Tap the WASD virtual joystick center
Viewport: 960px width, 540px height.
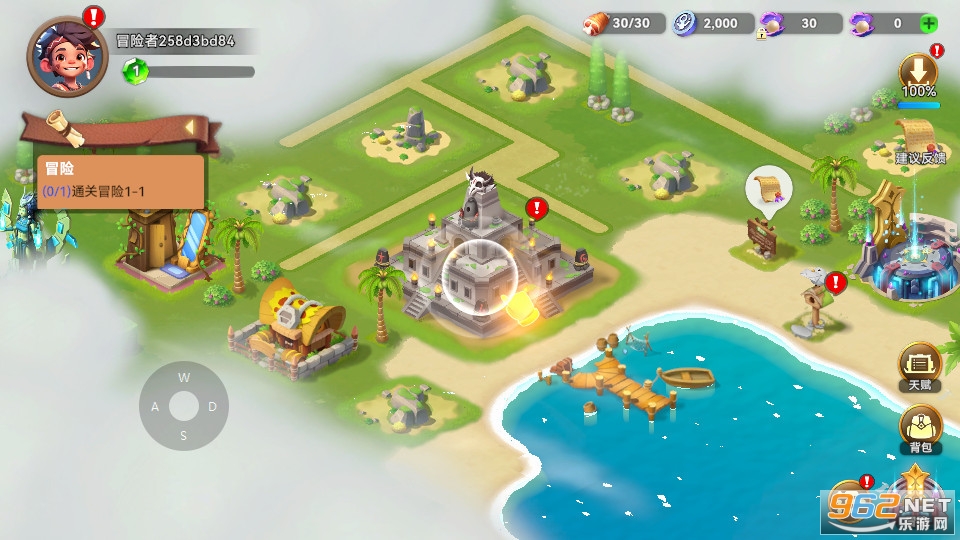click(184, 406)
